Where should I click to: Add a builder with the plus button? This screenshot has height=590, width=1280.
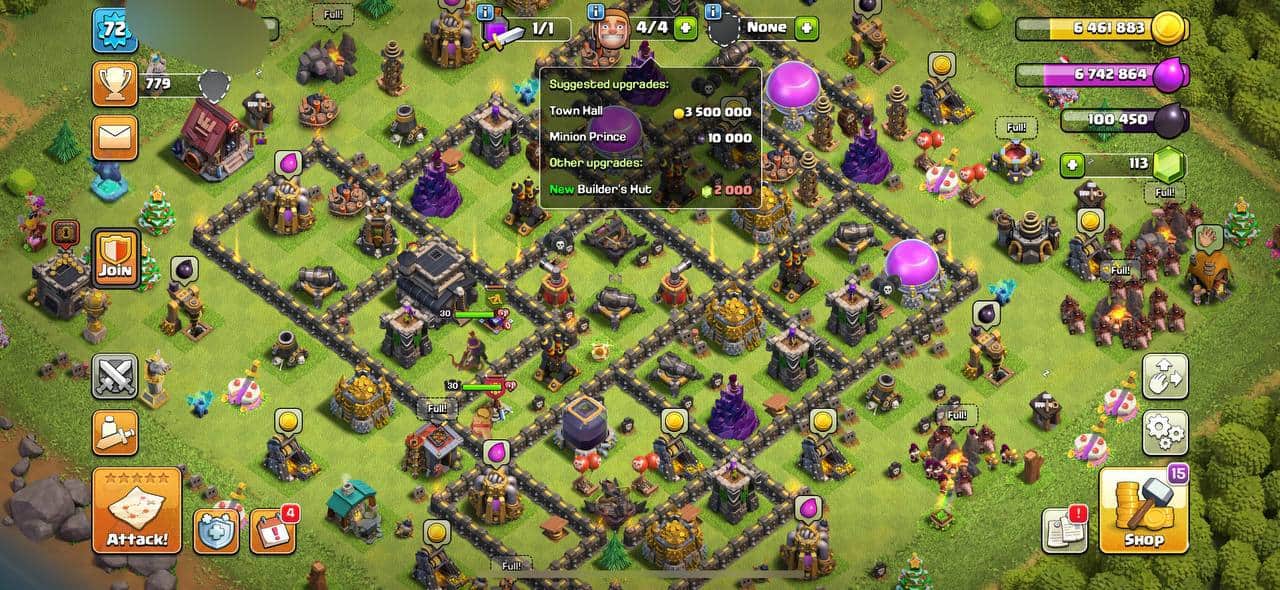tap(686, 27)
